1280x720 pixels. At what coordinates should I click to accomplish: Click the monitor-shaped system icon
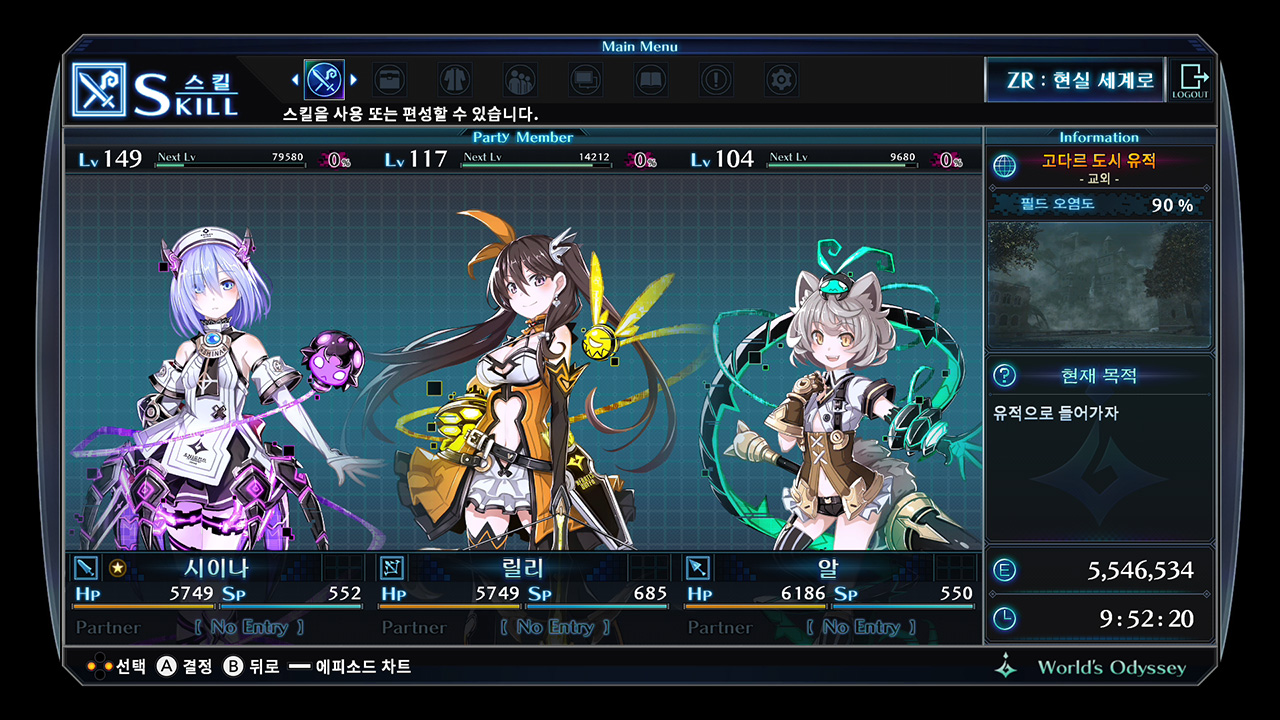(585, 80)
